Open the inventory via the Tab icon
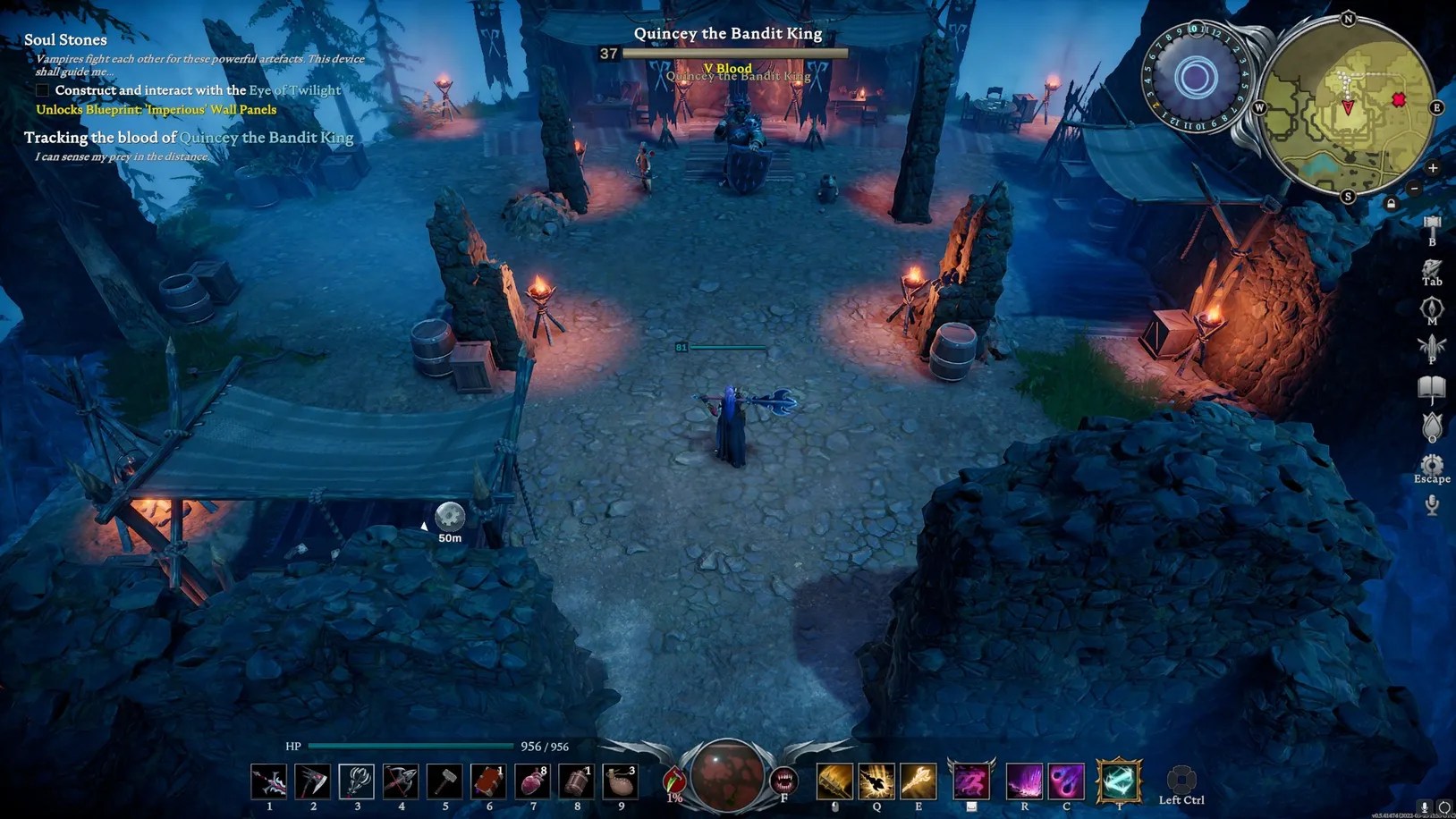This screenshot has width=1456, height=819. pyautogui.click(x=1432, y=268)
